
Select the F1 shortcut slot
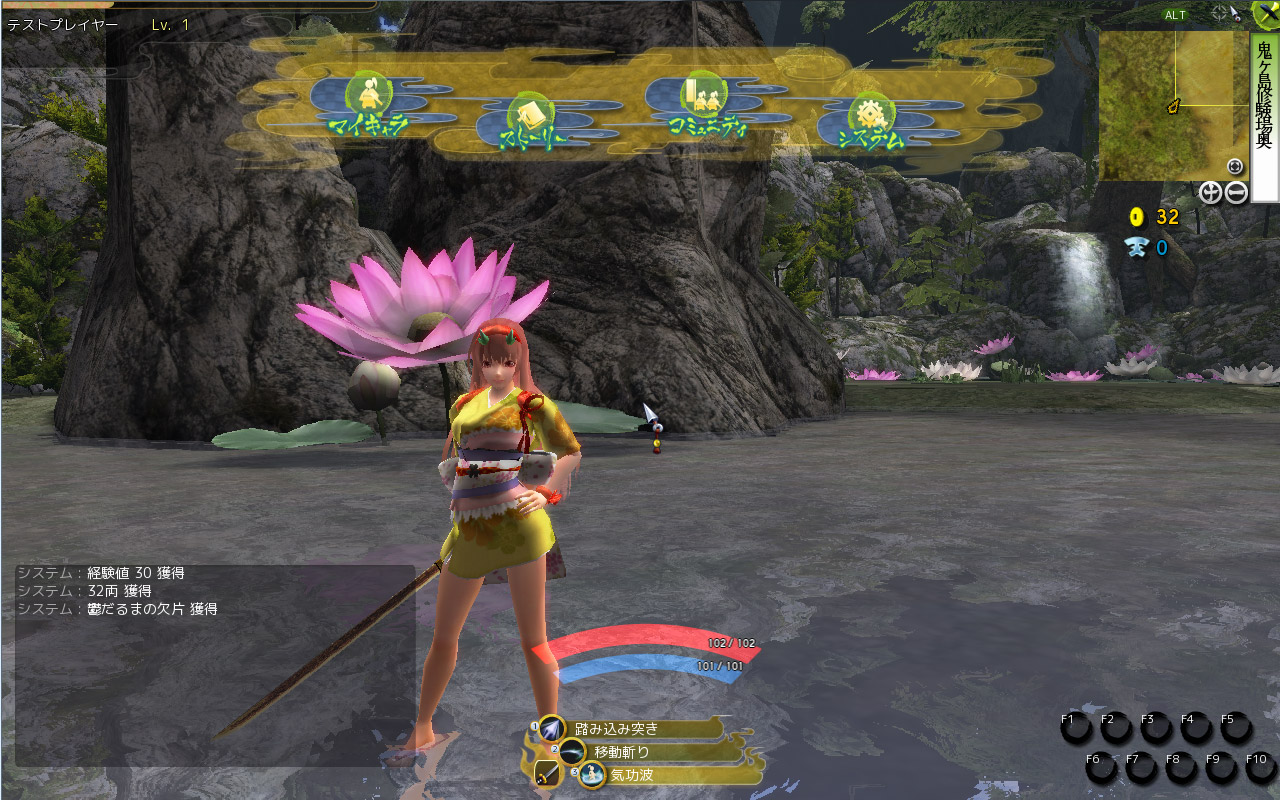(x=1077, y=728)
